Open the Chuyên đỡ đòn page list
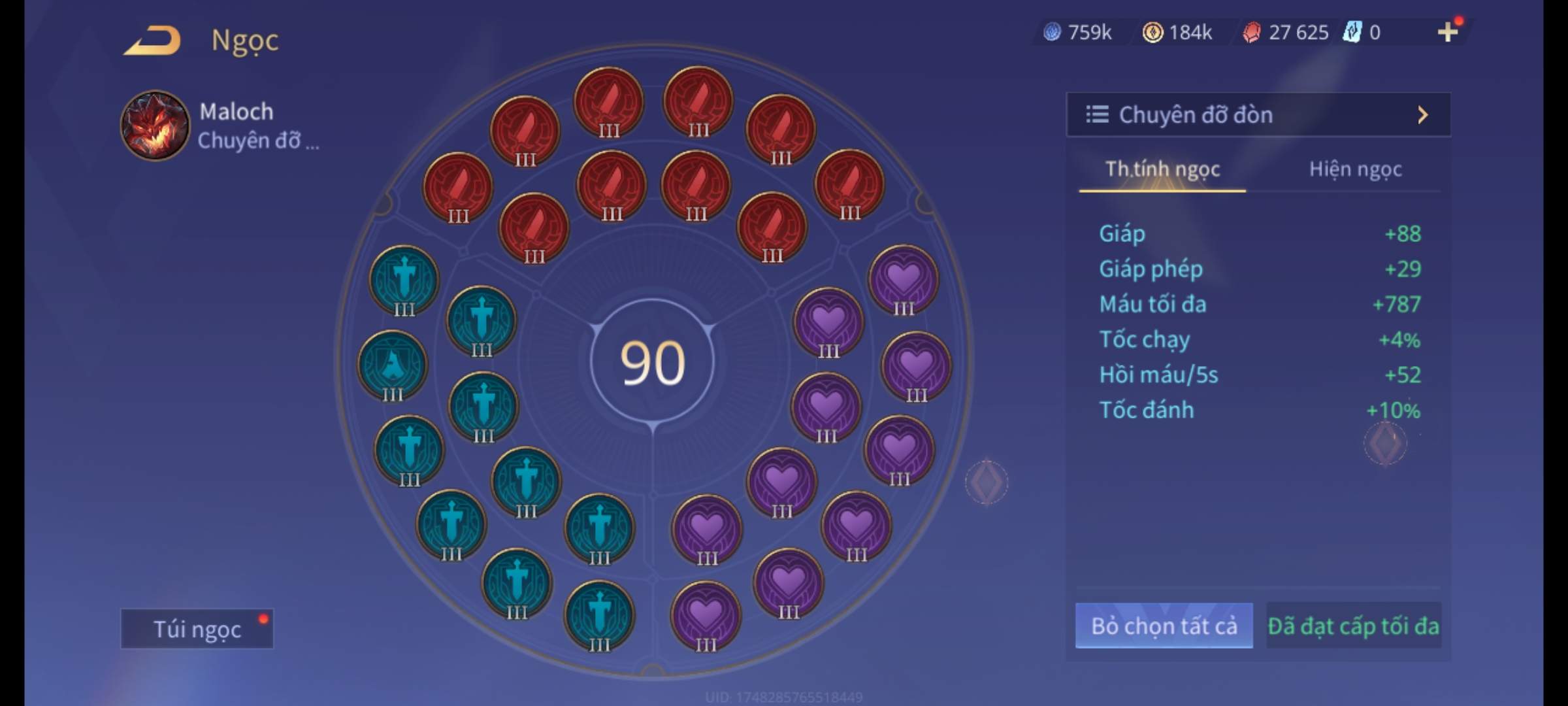 coord(1258,115)
